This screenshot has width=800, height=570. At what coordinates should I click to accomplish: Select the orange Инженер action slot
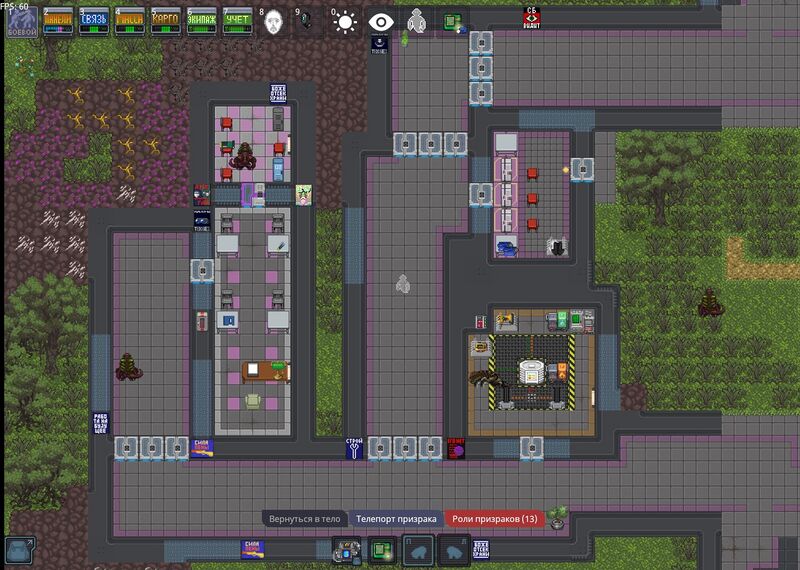coord(57,21)
